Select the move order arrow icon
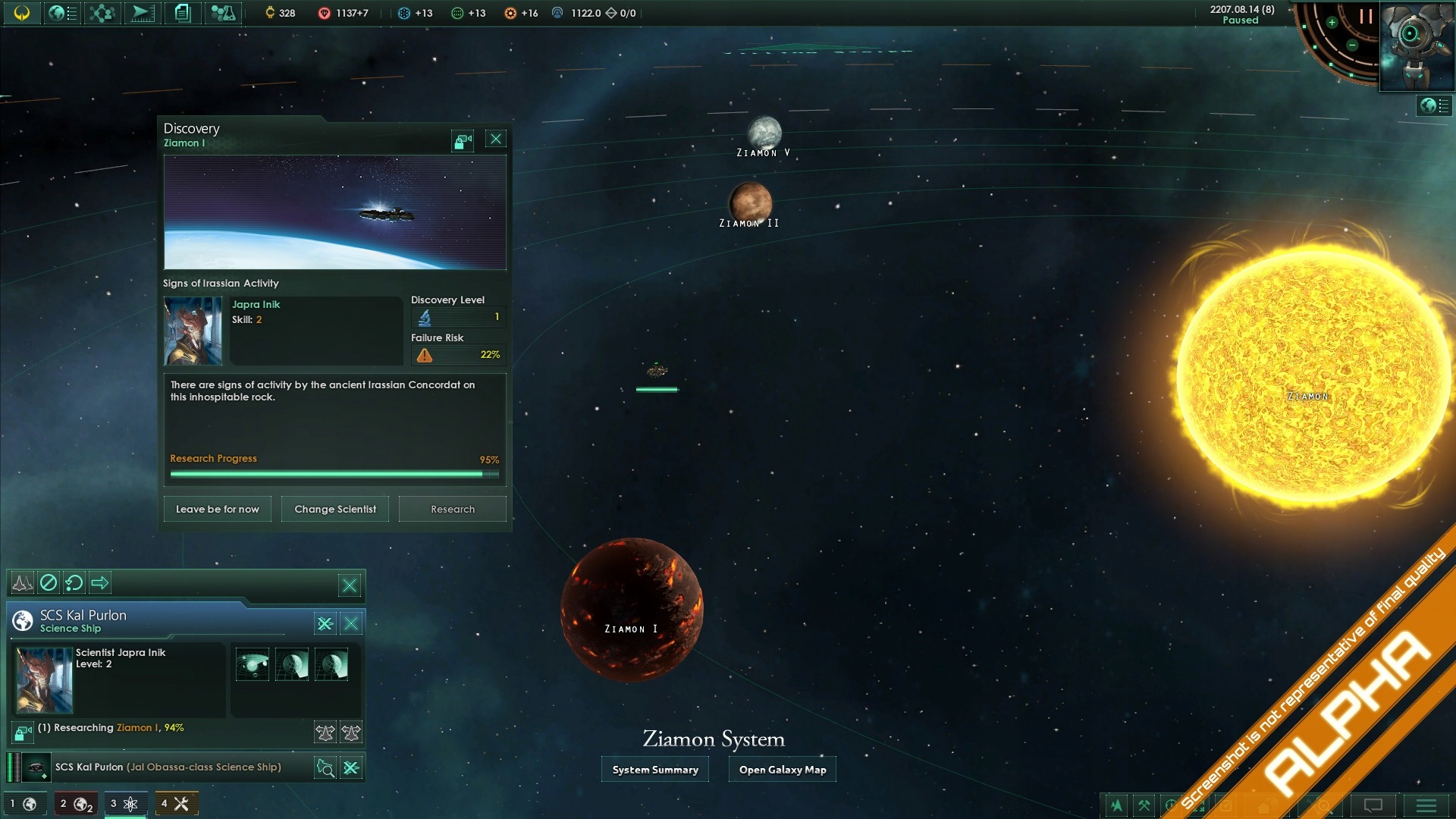Screen dimensions: 1456x819 point(100,583)
